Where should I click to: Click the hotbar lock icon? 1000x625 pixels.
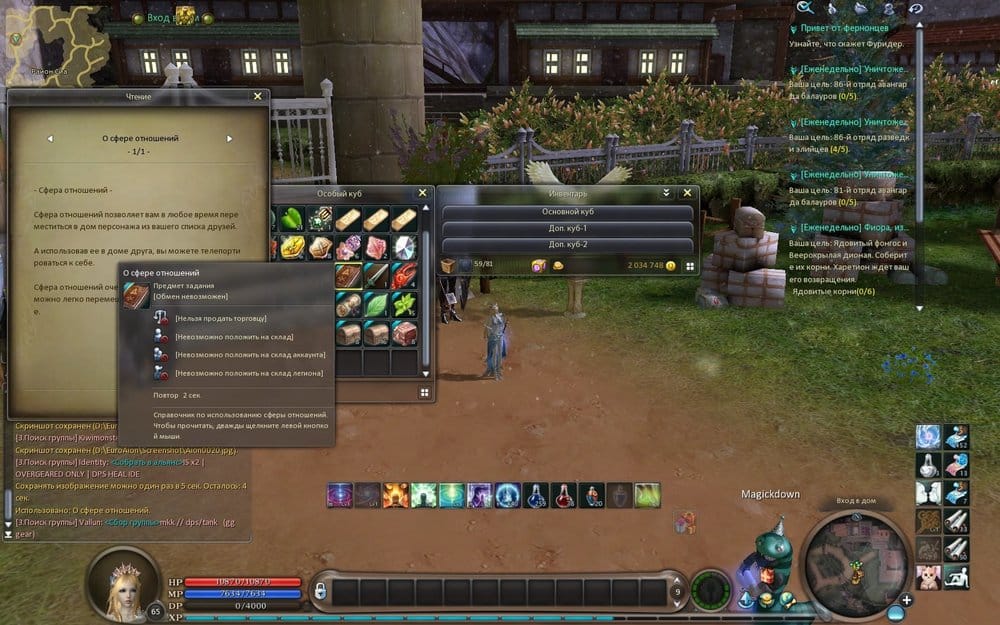(320, 592)
